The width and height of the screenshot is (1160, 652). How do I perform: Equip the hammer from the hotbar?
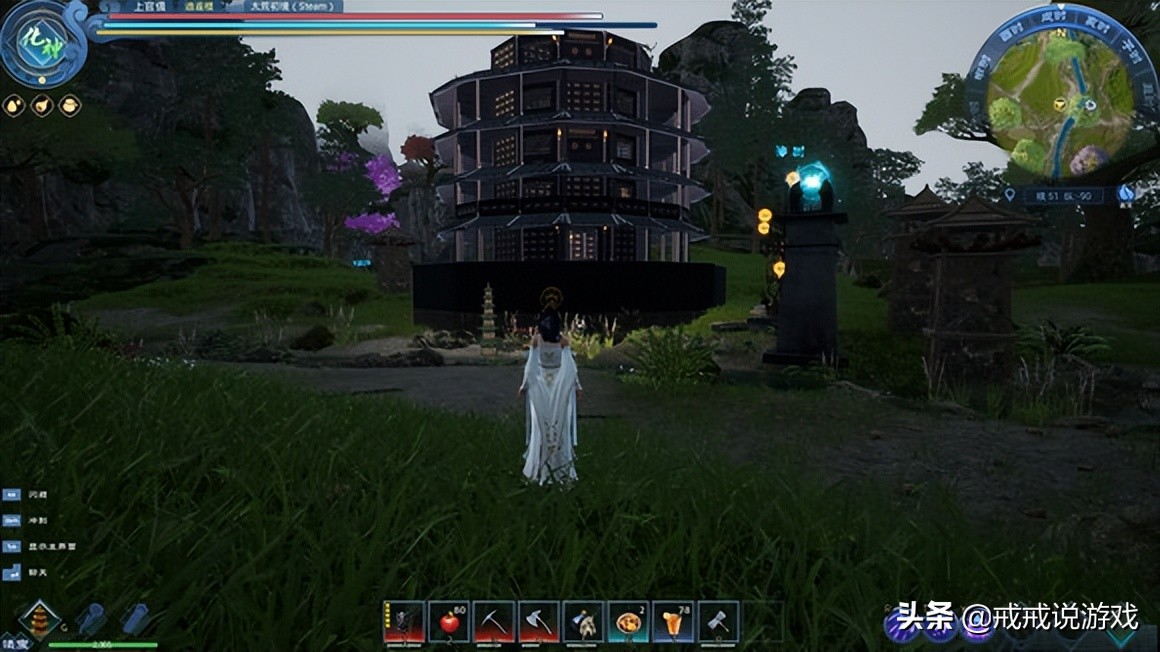point(718,621)
